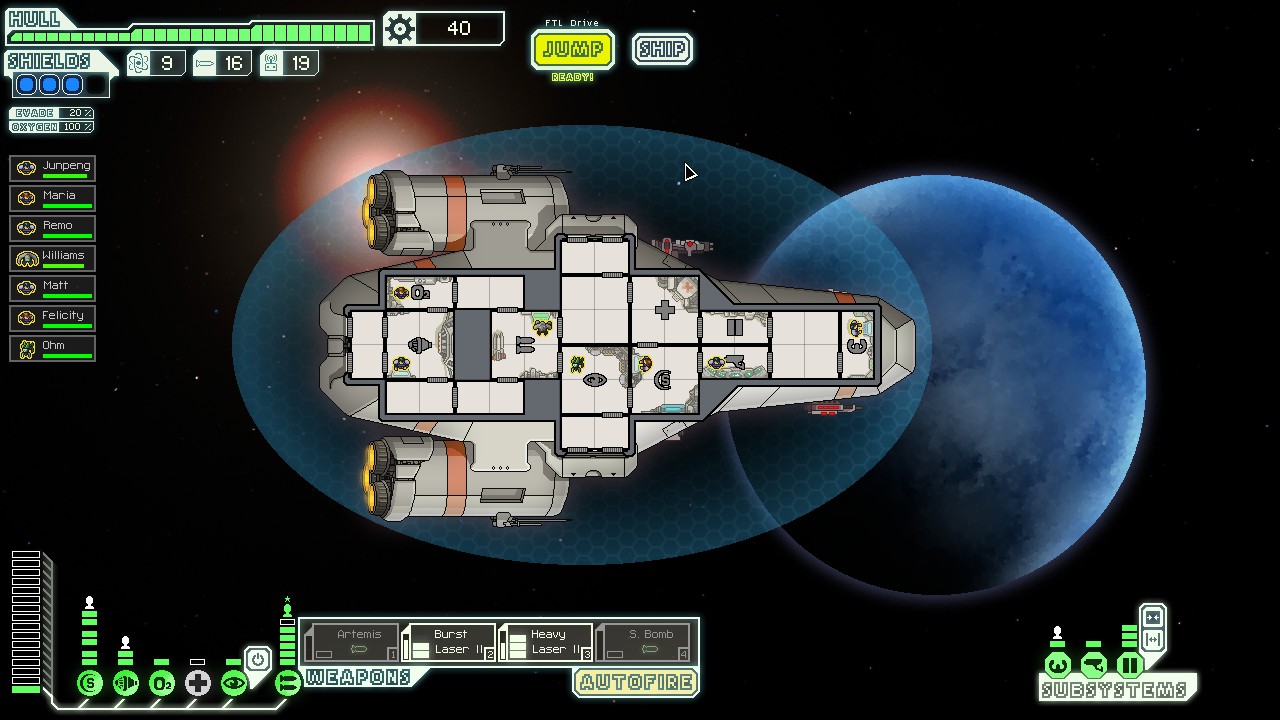Select the S. Bomb weapon slot
Image resolution: width=1280 pixels, height=720 pixels.
pyautogui.click(x=643, y=642)
